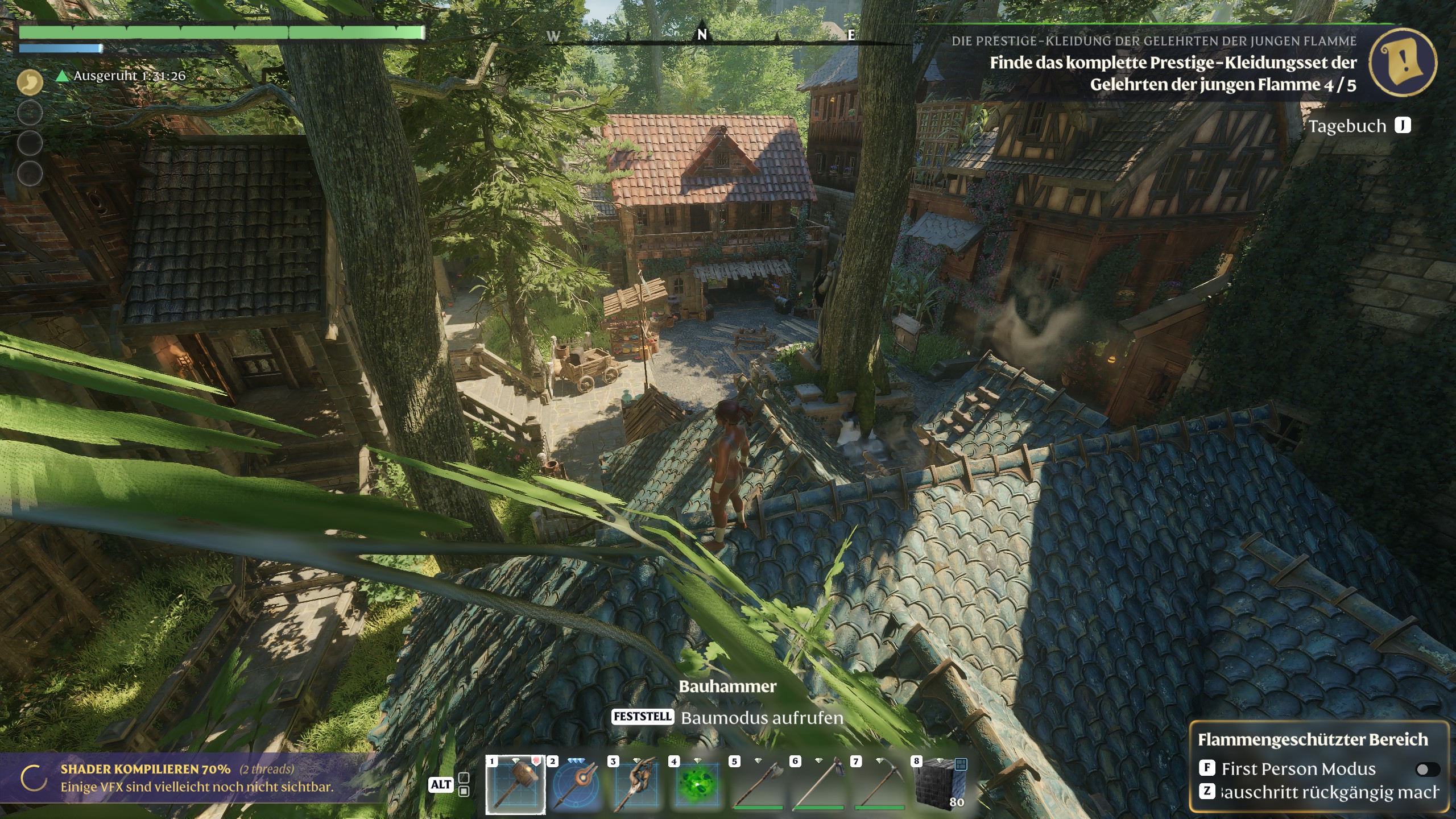Click the Prestige-Kleidungsset quest tracker text

tap(1173, 73)
